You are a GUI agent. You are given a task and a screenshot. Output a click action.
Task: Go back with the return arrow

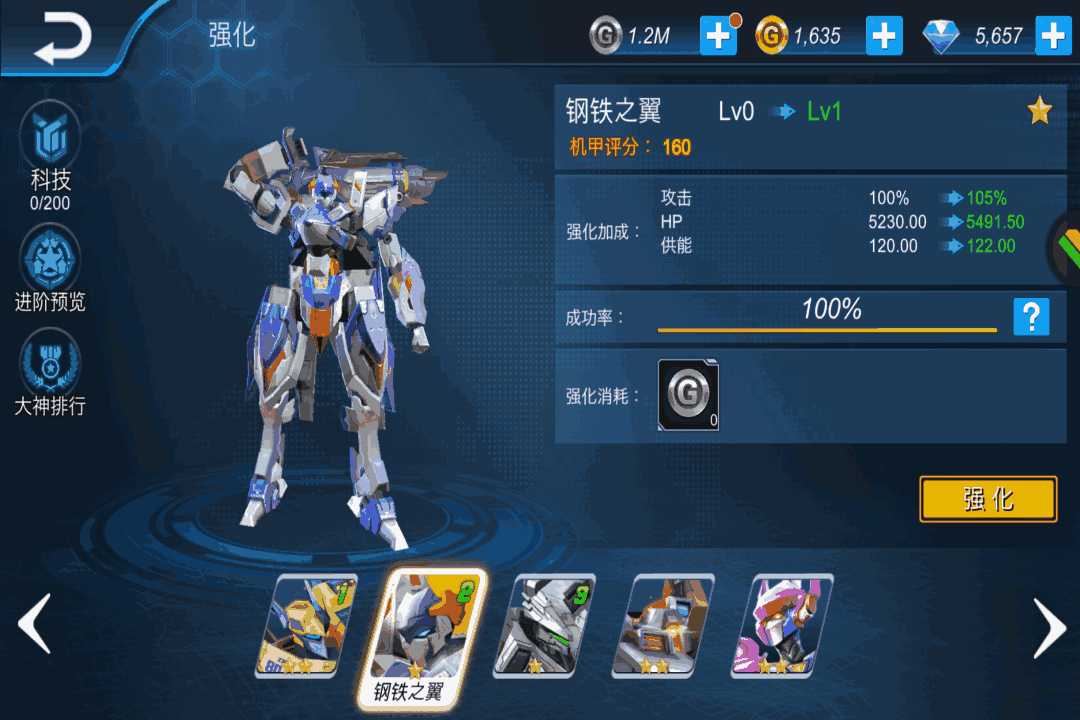point(62,38)
